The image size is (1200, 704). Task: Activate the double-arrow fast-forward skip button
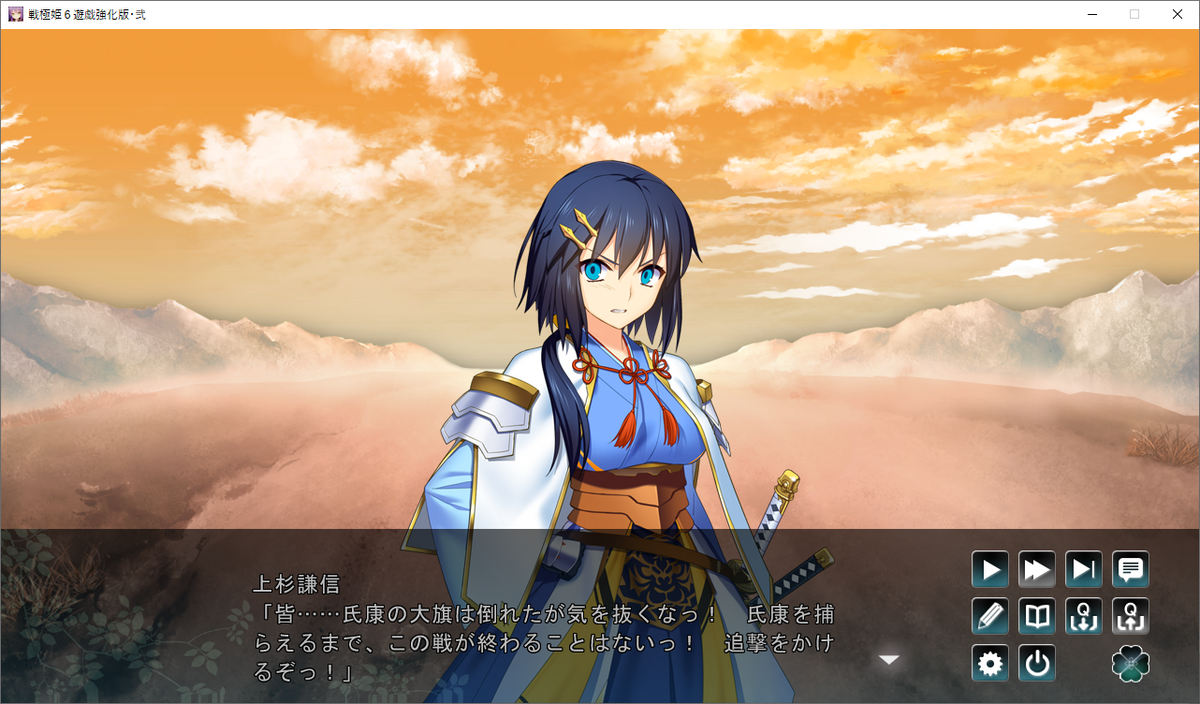pos(1037,570)
